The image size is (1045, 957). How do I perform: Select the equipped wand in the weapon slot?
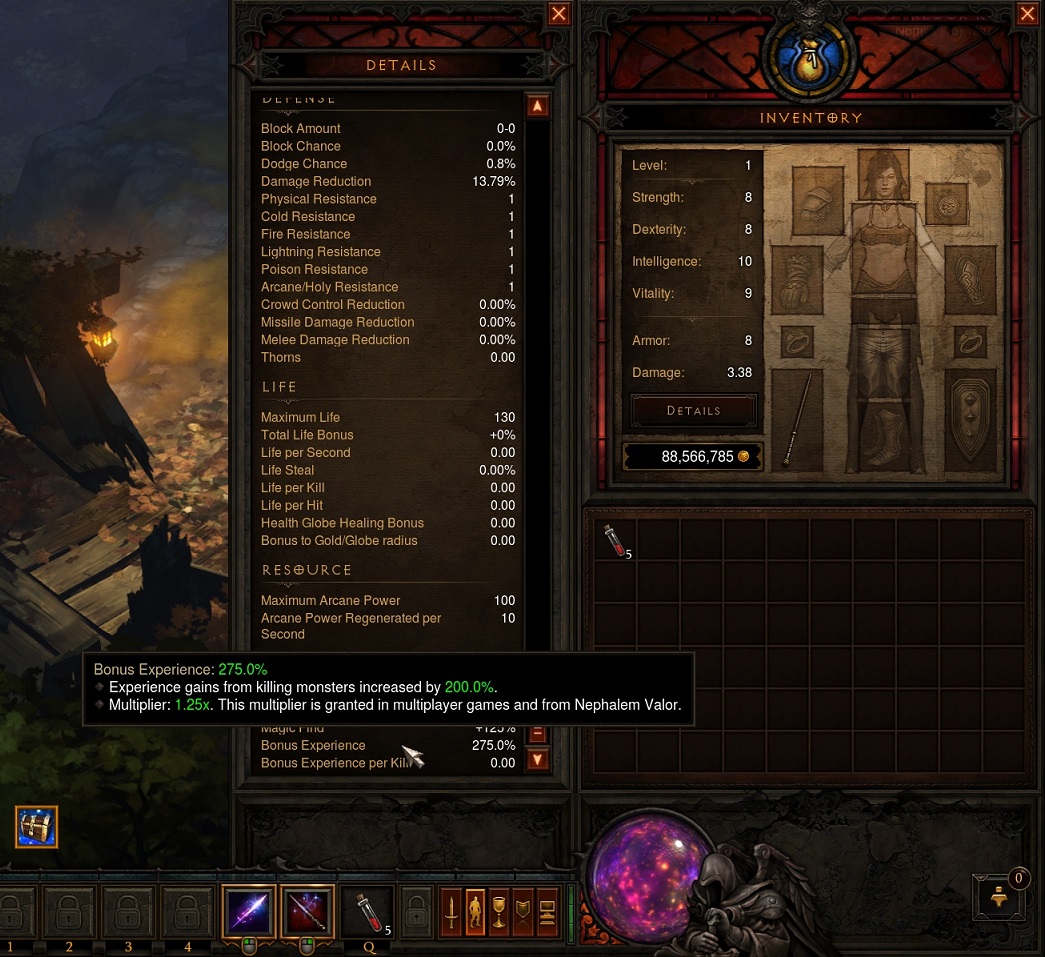pos(797,420)
